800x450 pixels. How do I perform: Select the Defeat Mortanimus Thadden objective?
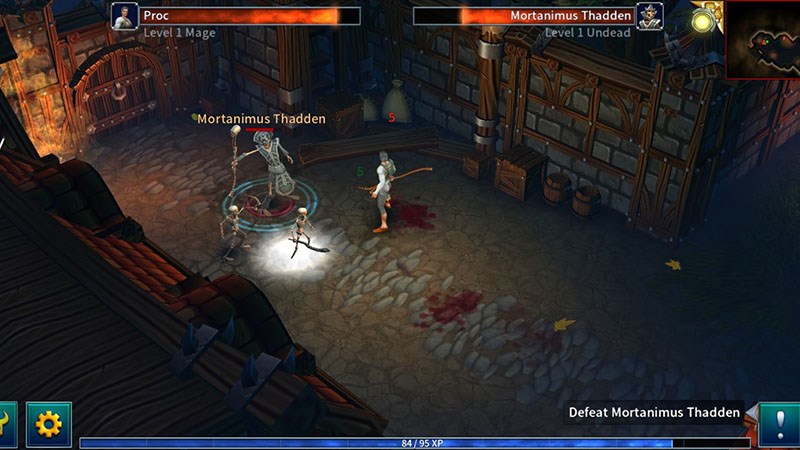pyautogui.click(x=654, y=412)
